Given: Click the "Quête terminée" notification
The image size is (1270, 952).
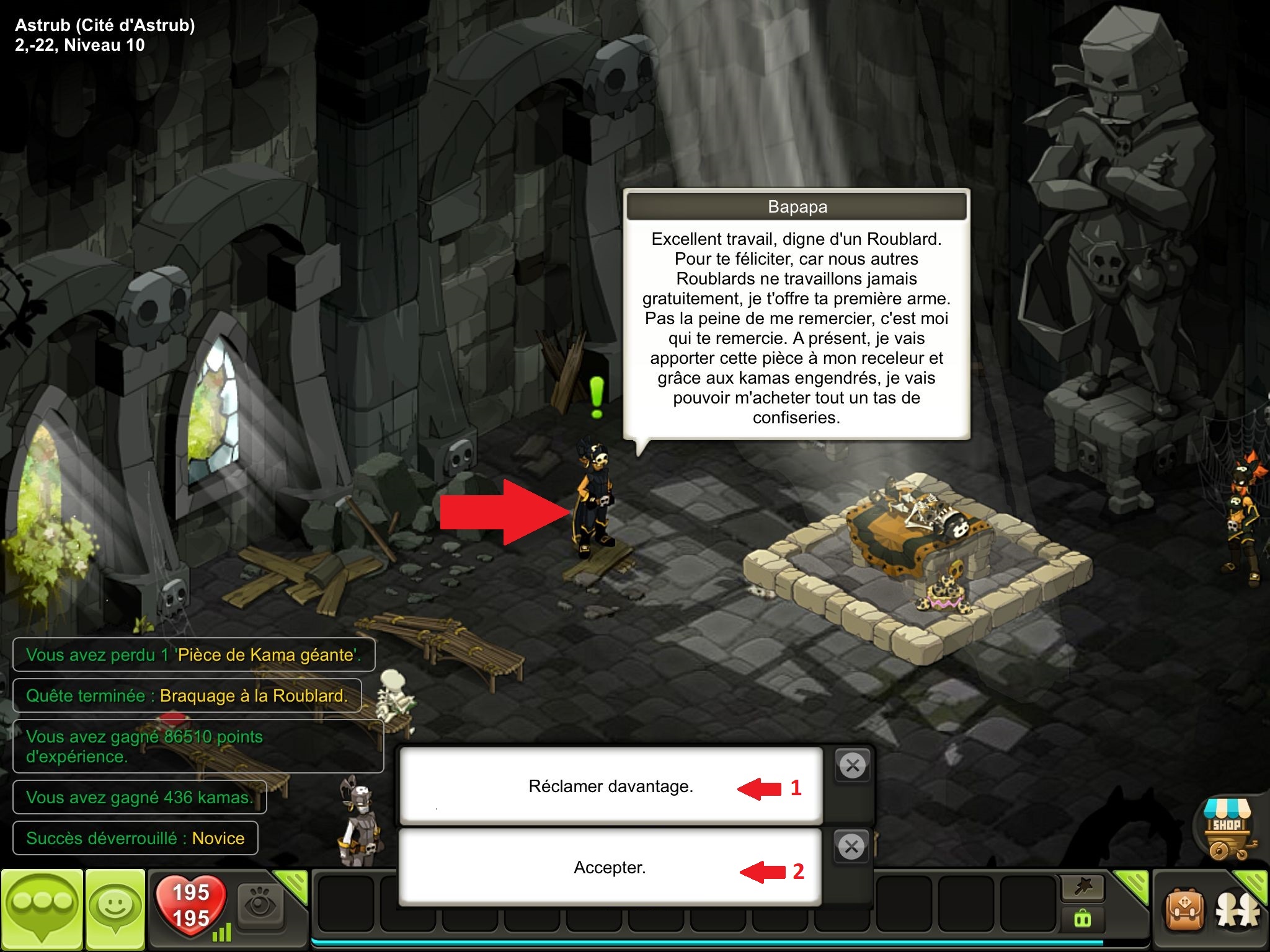Looking at the screenshot, I should 187,695.
